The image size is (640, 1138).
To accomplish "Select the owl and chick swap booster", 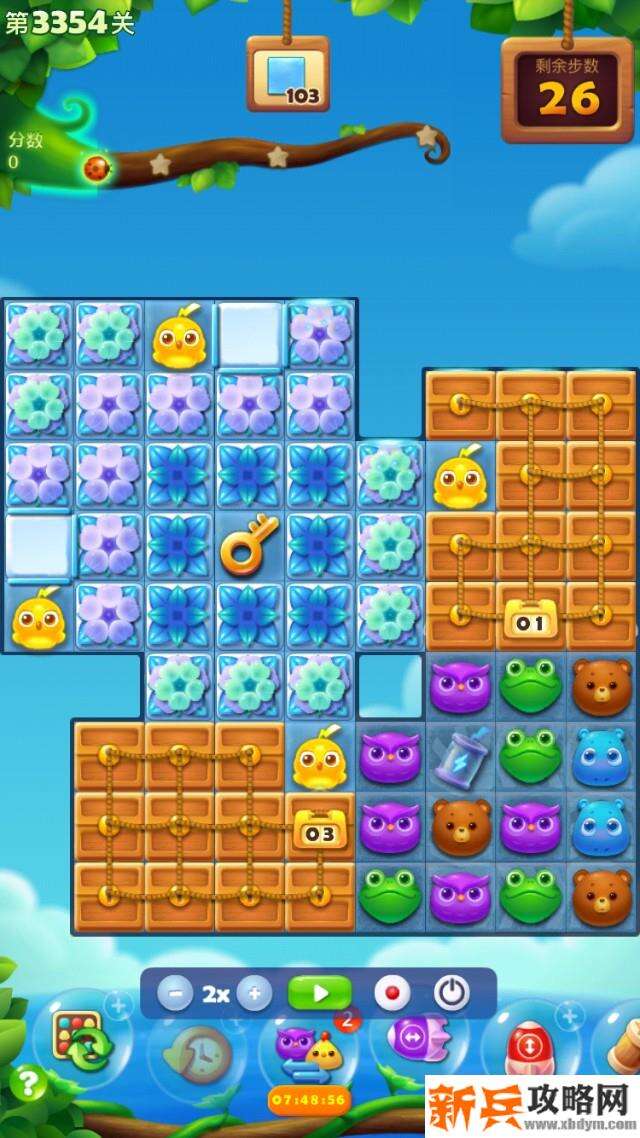I will click(308, 1052).
